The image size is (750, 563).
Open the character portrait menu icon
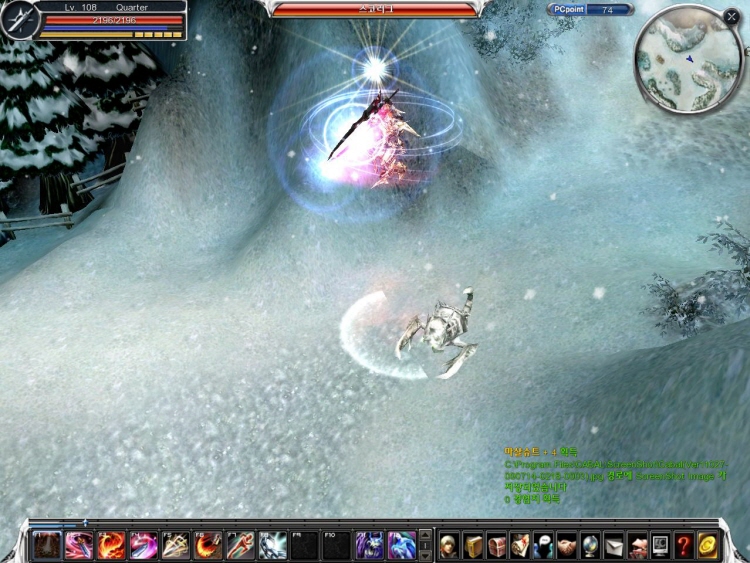pos(449,545)
